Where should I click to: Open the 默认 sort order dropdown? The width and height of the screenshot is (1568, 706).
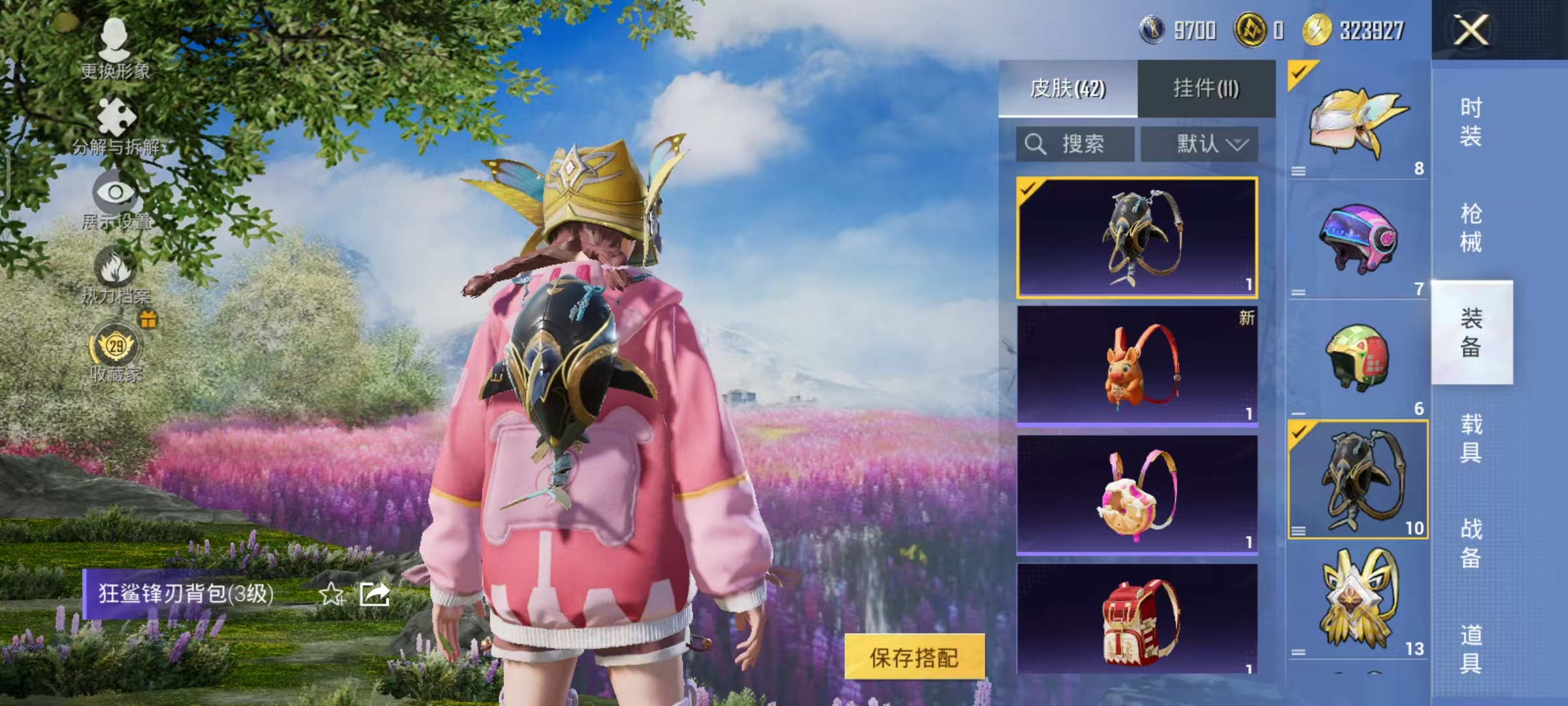coord(1203,144)
